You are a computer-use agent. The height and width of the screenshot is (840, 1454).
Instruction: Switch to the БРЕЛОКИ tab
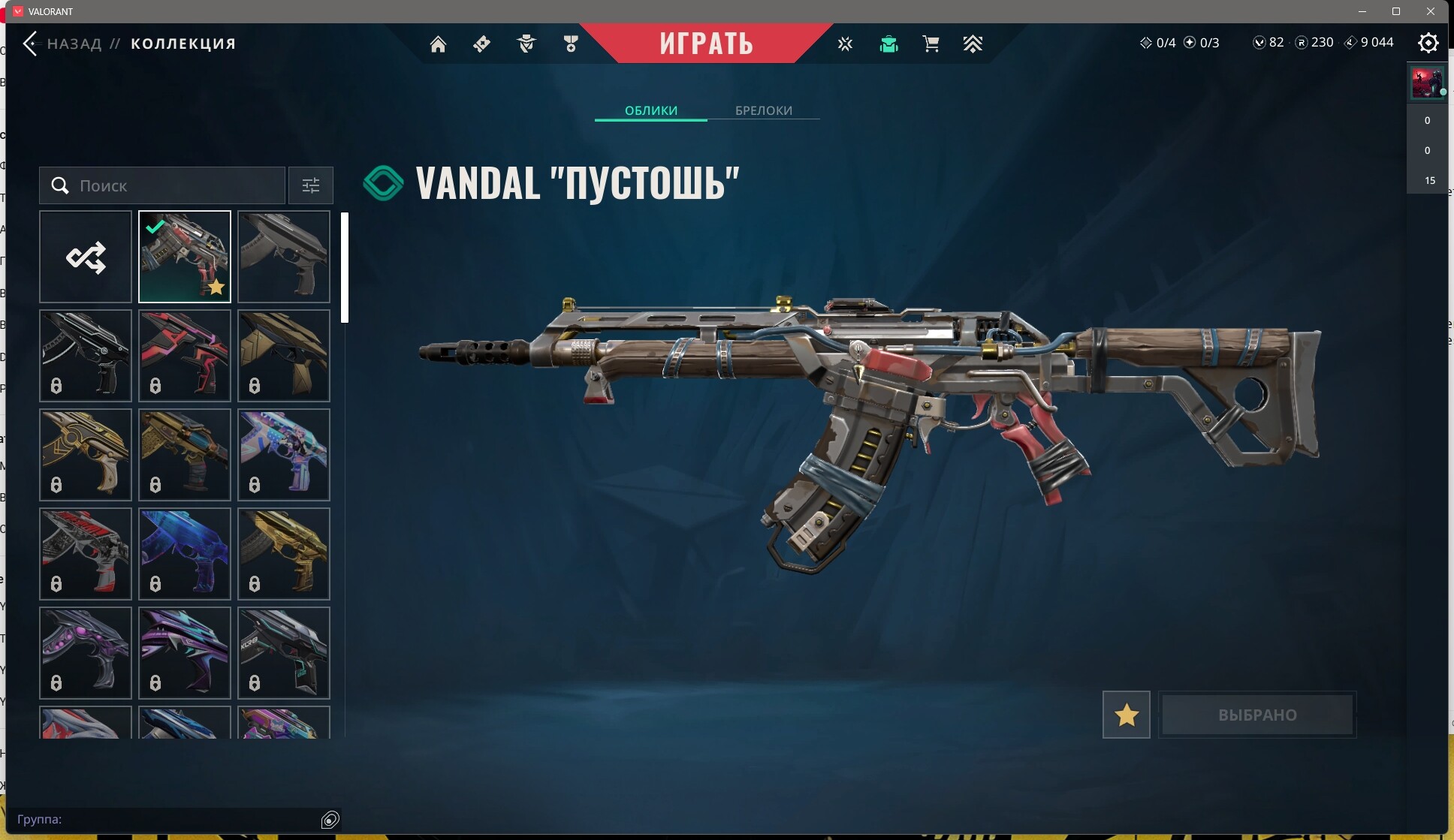pos(762,110)
